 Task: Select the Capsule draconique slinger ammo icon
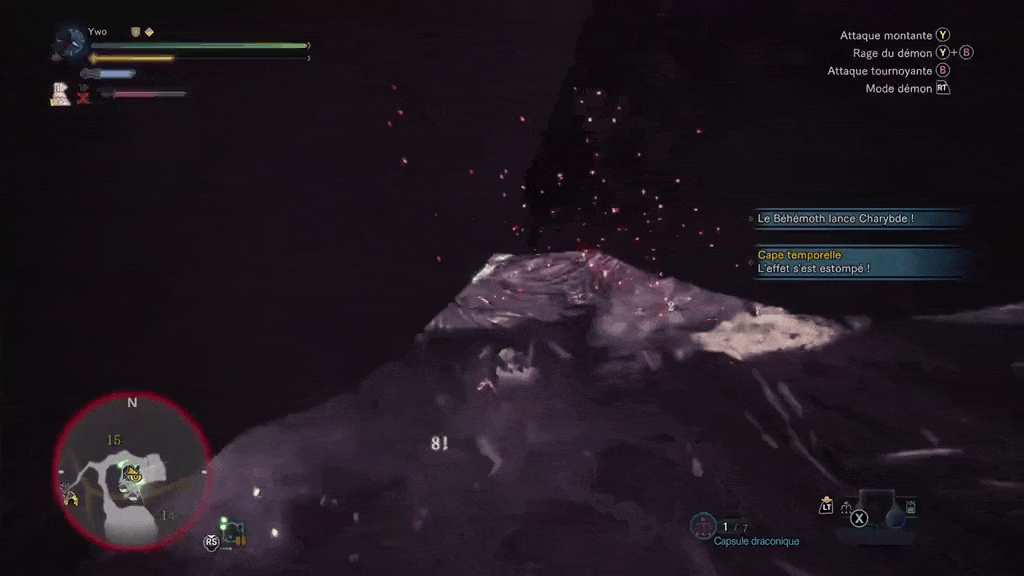pos(703,524)
